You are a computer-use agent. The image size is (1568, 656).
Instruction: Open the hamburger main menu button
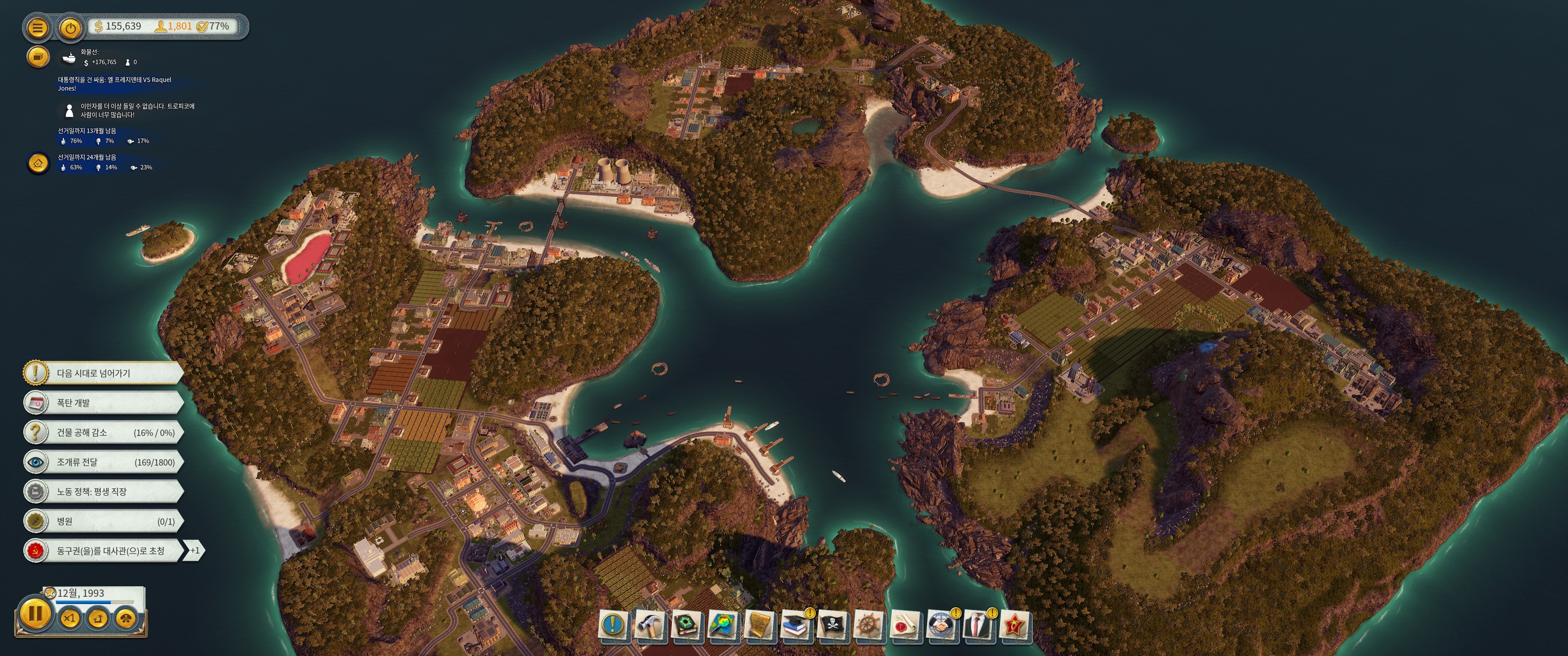tap(37, 27)
